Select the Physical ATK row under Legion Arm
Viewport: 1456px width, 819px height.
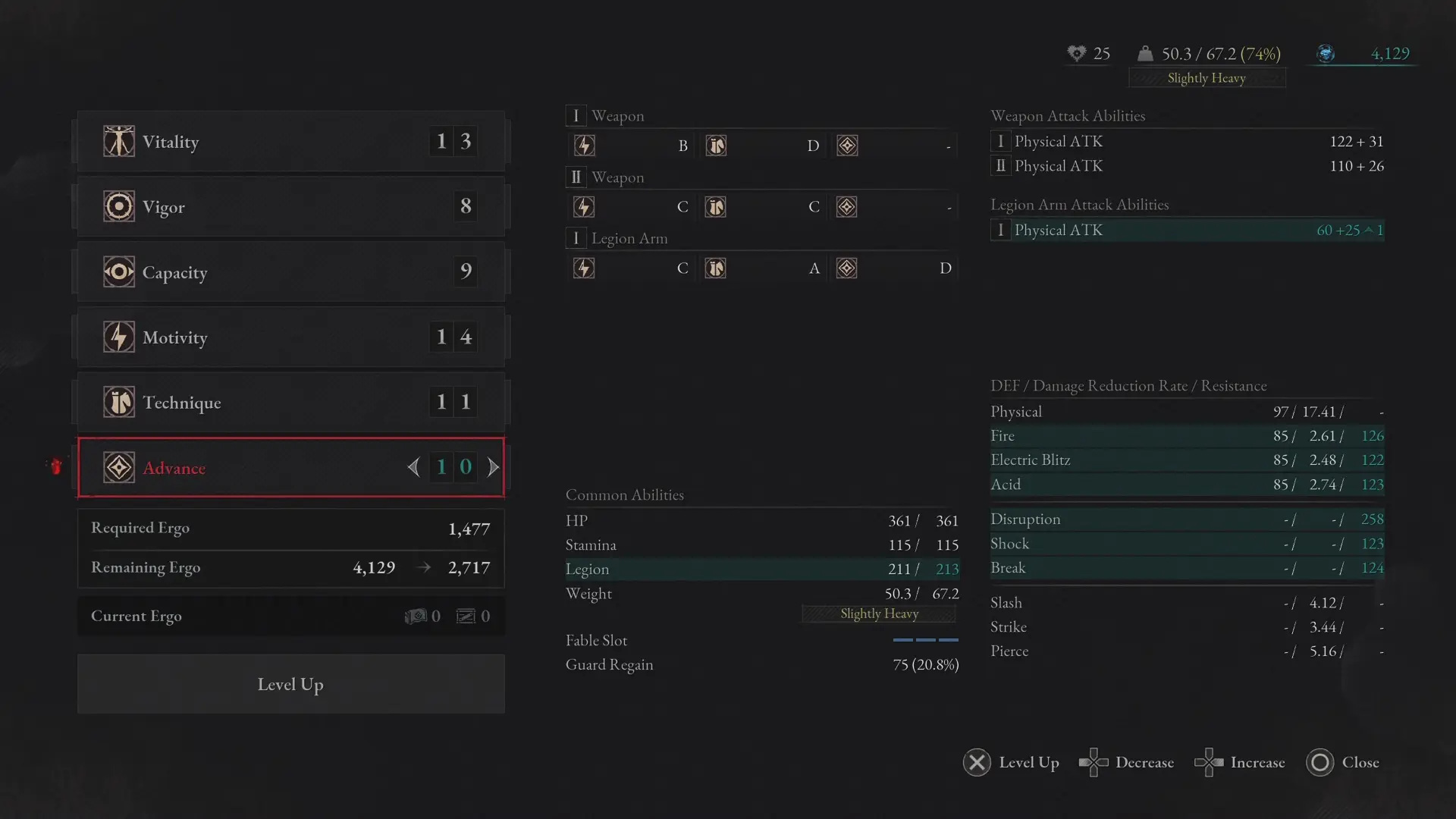point(1187,230)
